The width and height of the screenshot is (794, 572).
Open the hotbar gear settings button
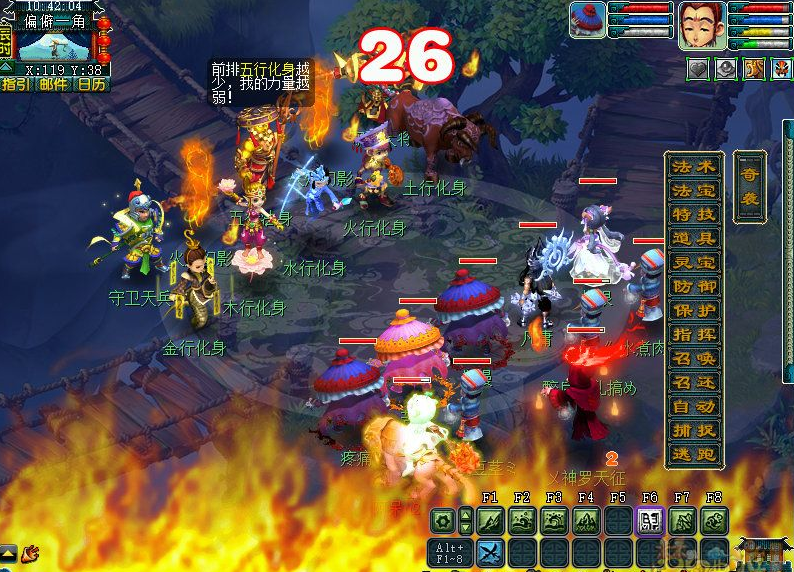(442, 520)
